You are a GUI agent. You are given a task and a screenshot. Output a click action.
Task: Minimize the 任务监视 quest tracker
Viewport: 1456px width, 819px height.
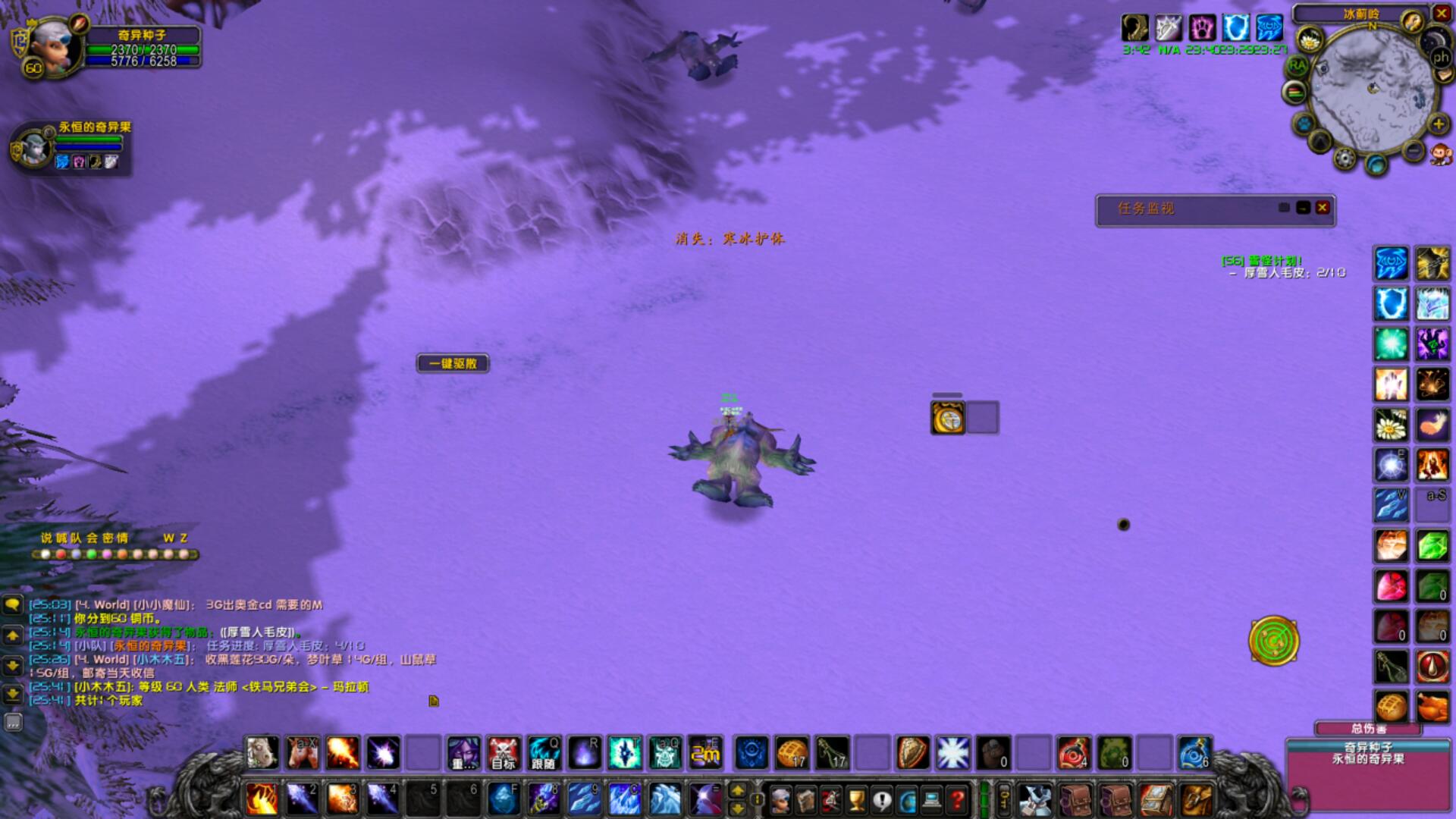(x=1304, y=208)
